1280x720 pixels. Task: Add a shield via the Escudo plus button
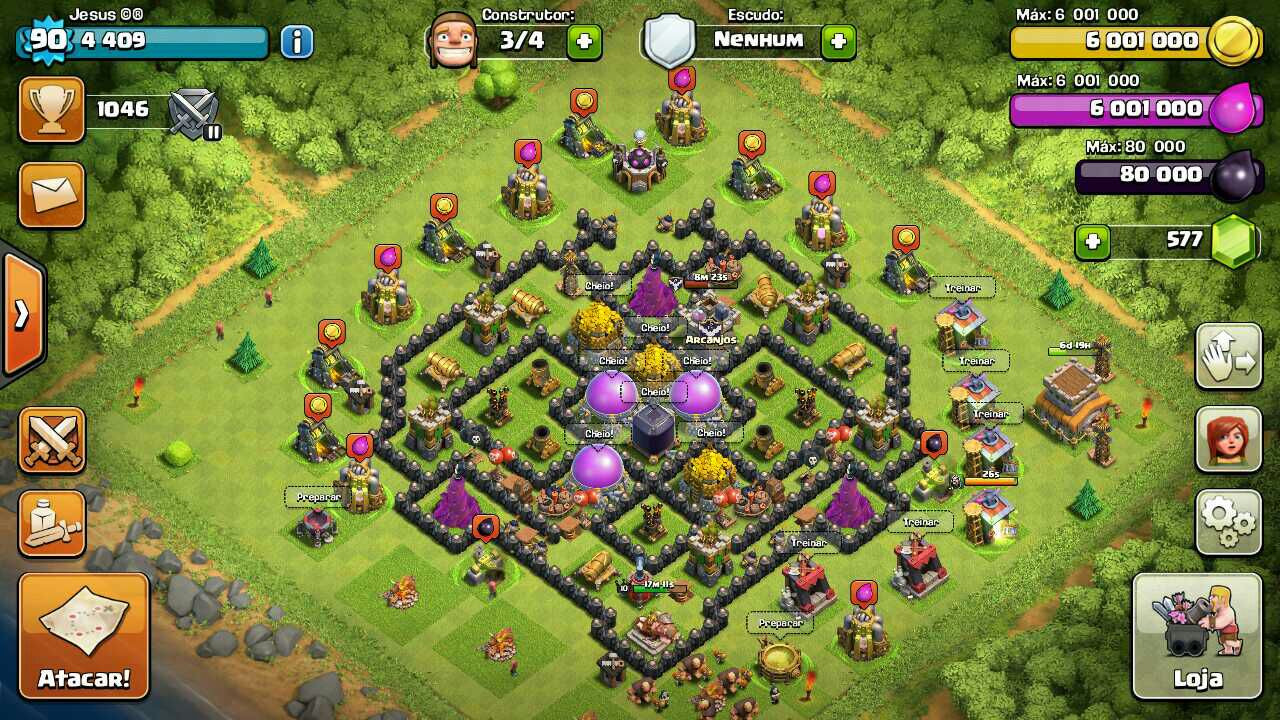tap(838, 40)
